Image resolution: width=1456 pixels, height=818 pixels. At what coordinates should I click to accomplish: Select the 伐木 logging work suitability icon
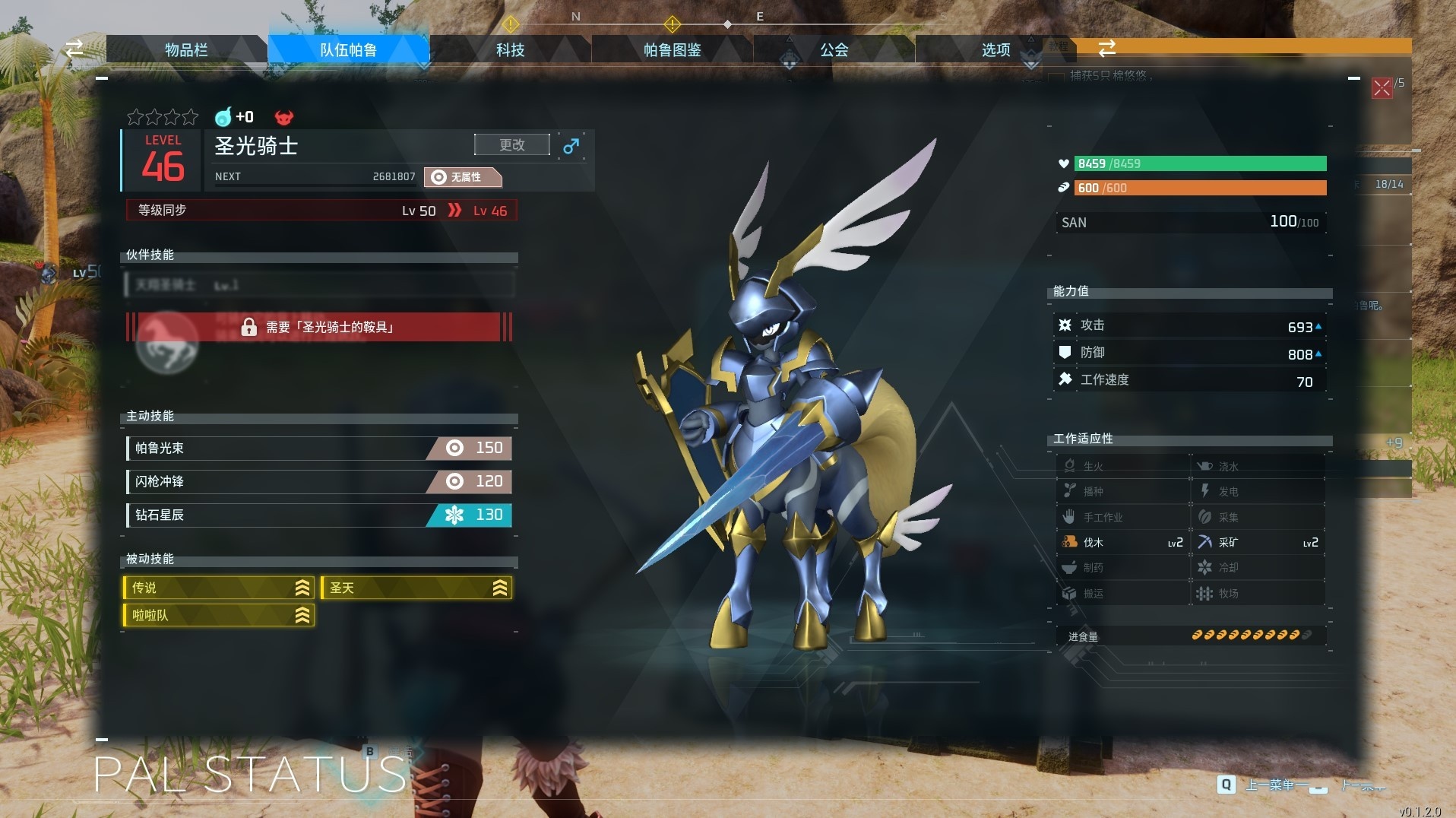[x=1069, y=542]
